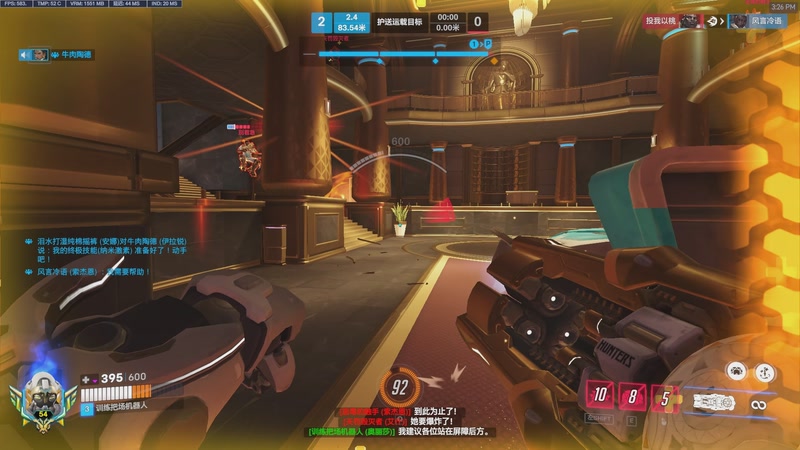Open the ultimate charge meter showing 92
Viewport: 800px width, 450px height.
[401, 386]
